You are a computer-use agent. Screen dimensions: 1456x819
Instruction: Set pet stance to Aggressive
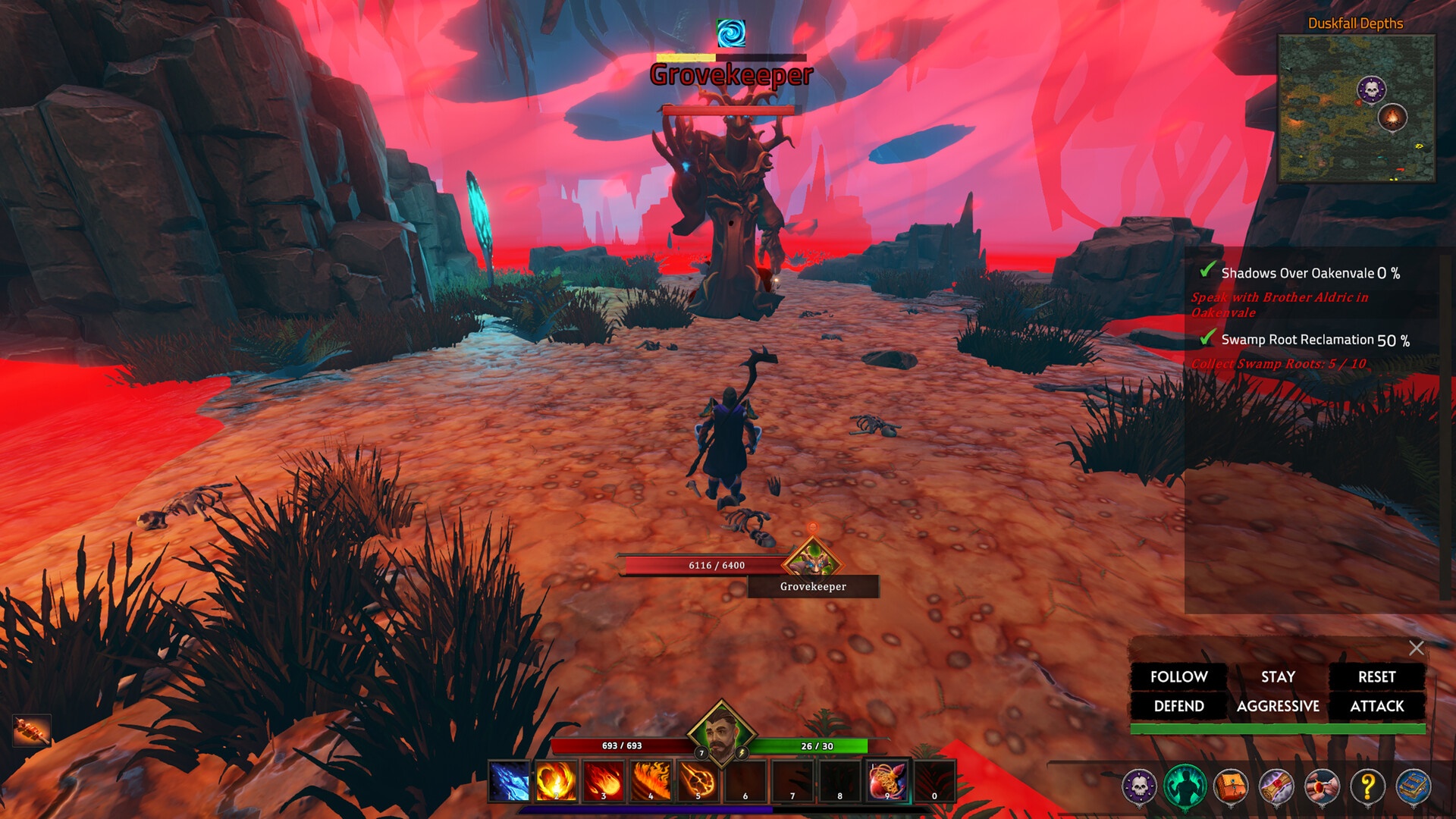click(x=1278, y=706)
